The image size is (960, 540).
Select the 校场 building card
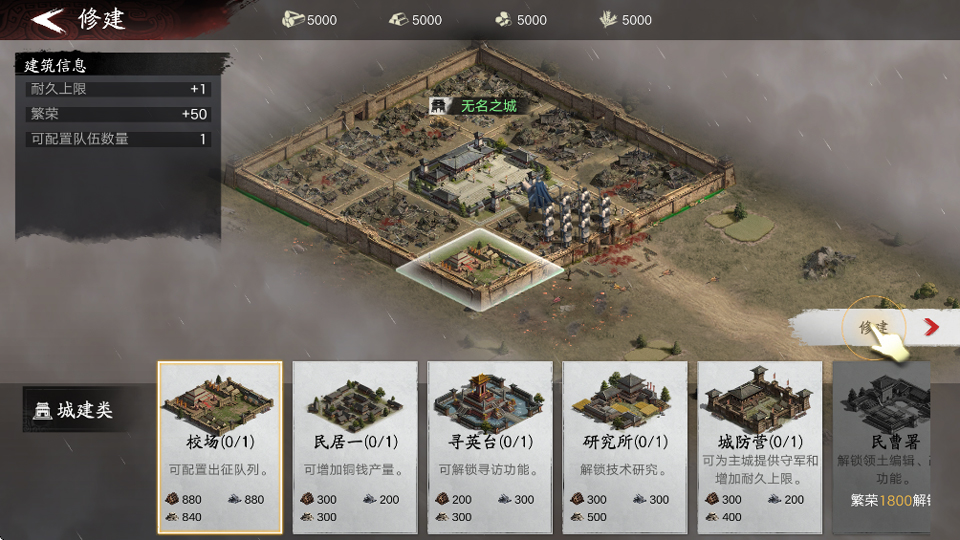click(x=220, y=446)
